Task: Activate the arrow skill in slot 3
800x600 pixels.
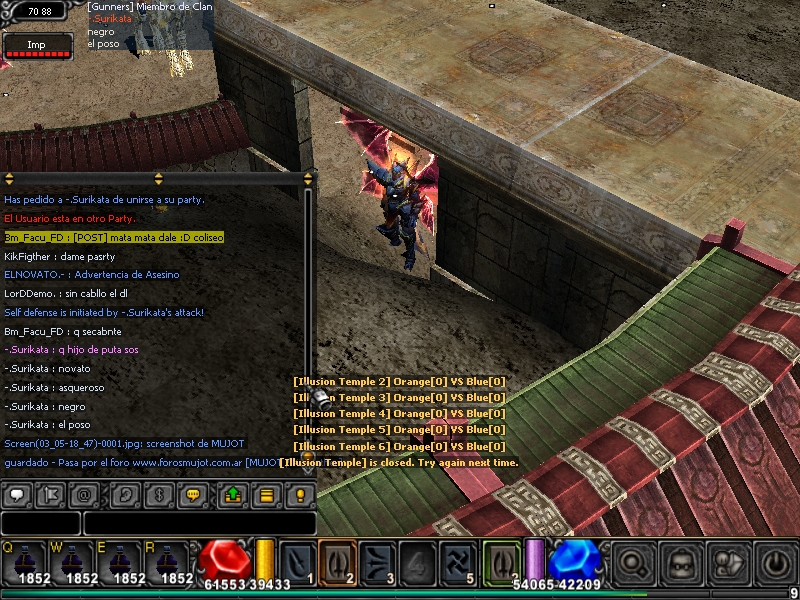Action: (378, 560)
